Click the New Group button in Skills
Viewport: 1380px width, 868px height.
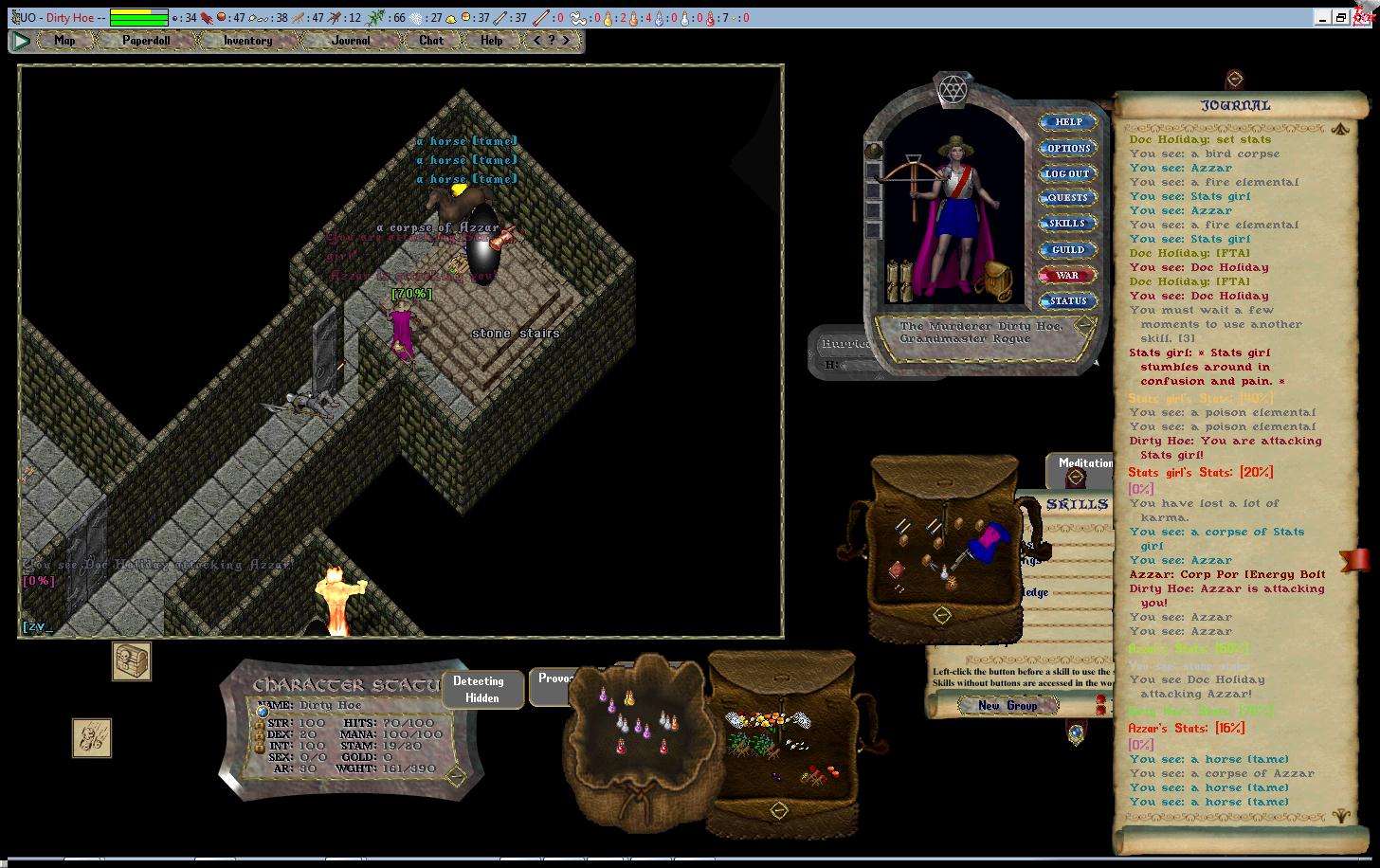pyautogui.click(x=1008, y=706)
